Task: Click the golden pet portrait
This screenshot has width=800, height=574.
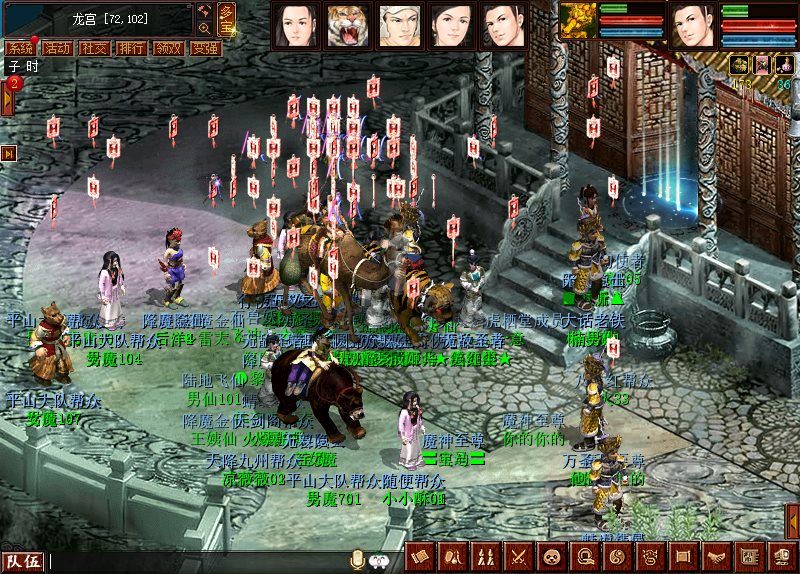Action: (577, 22)
